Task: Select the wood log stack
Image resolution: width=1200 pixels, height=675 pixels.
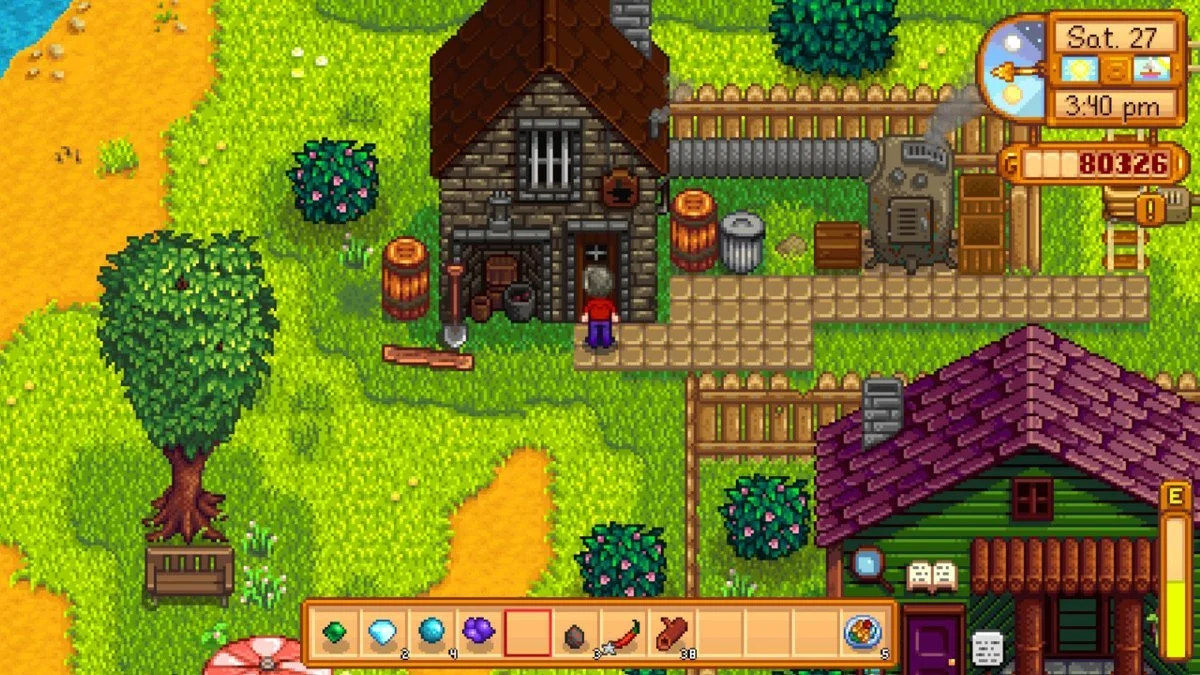Action: pyautogui.click(x=671, y=633)
